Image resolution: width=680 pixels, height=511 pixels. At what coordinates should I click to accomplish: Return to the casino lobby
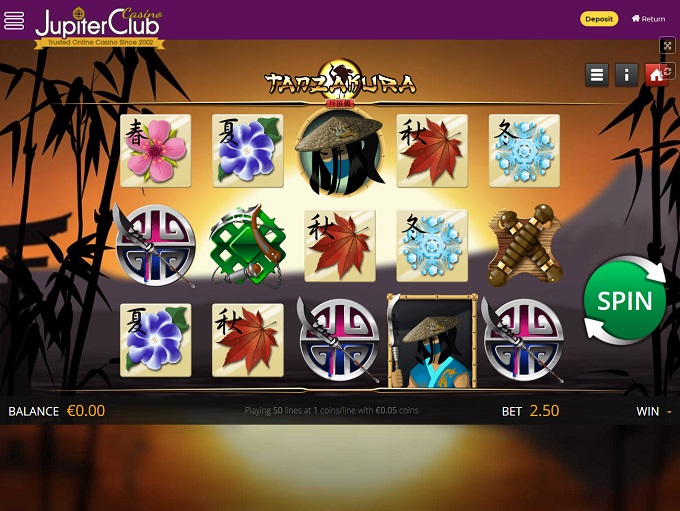click(648, 19)
